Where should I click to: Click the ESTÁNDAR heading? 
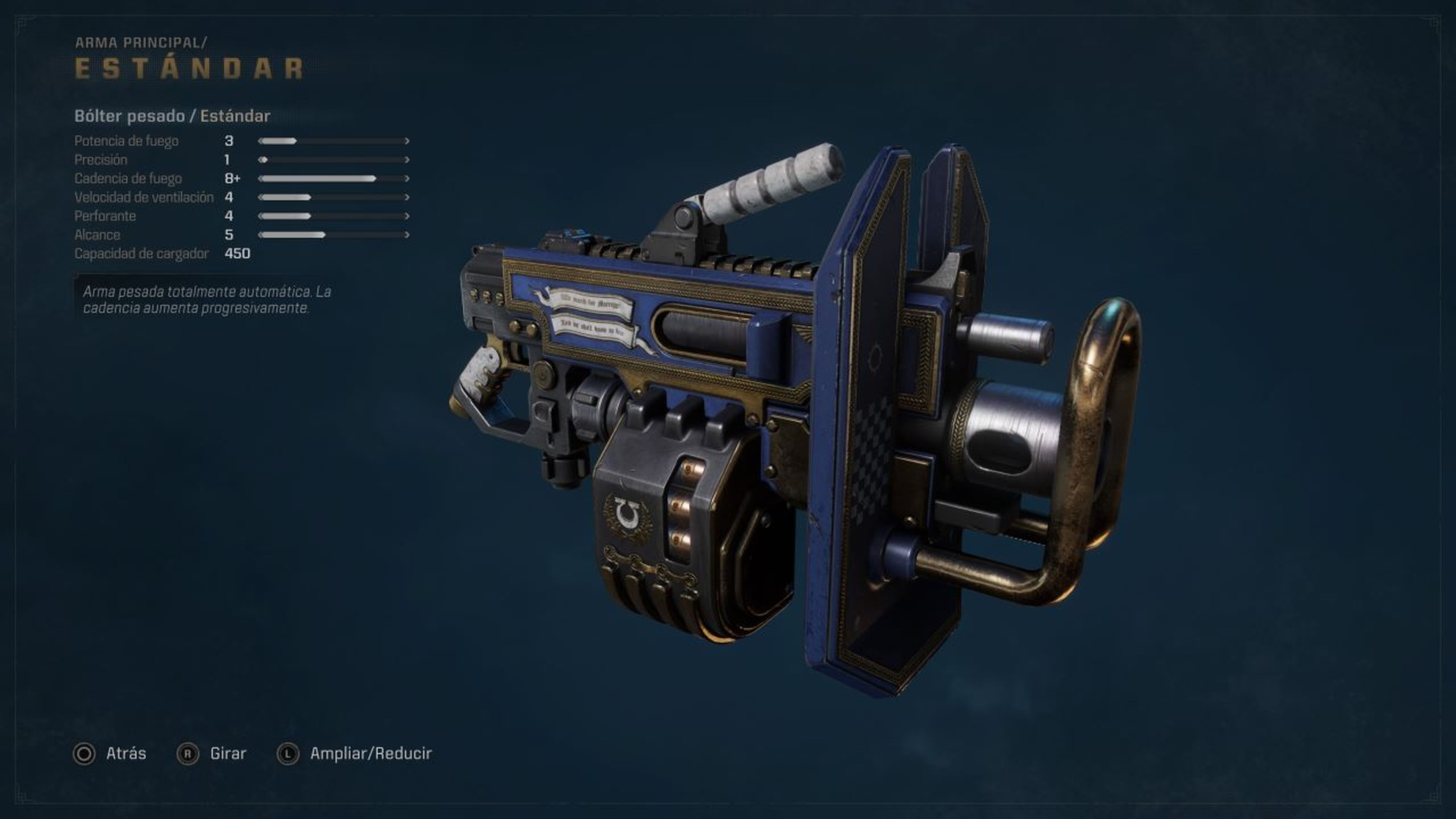tap(189, 68)
